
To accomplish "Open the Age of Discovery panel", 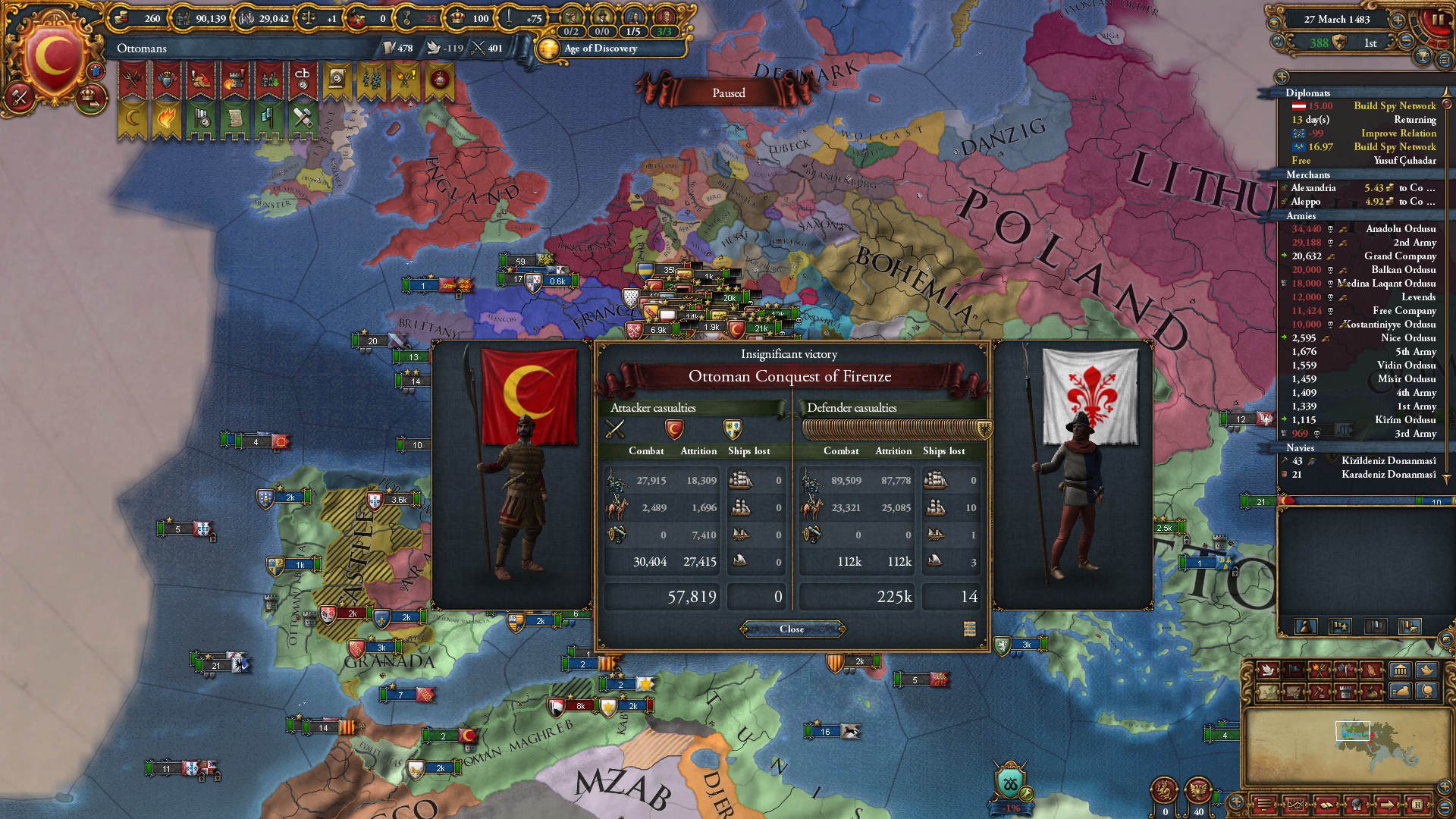I will click(x=601, y=49).
